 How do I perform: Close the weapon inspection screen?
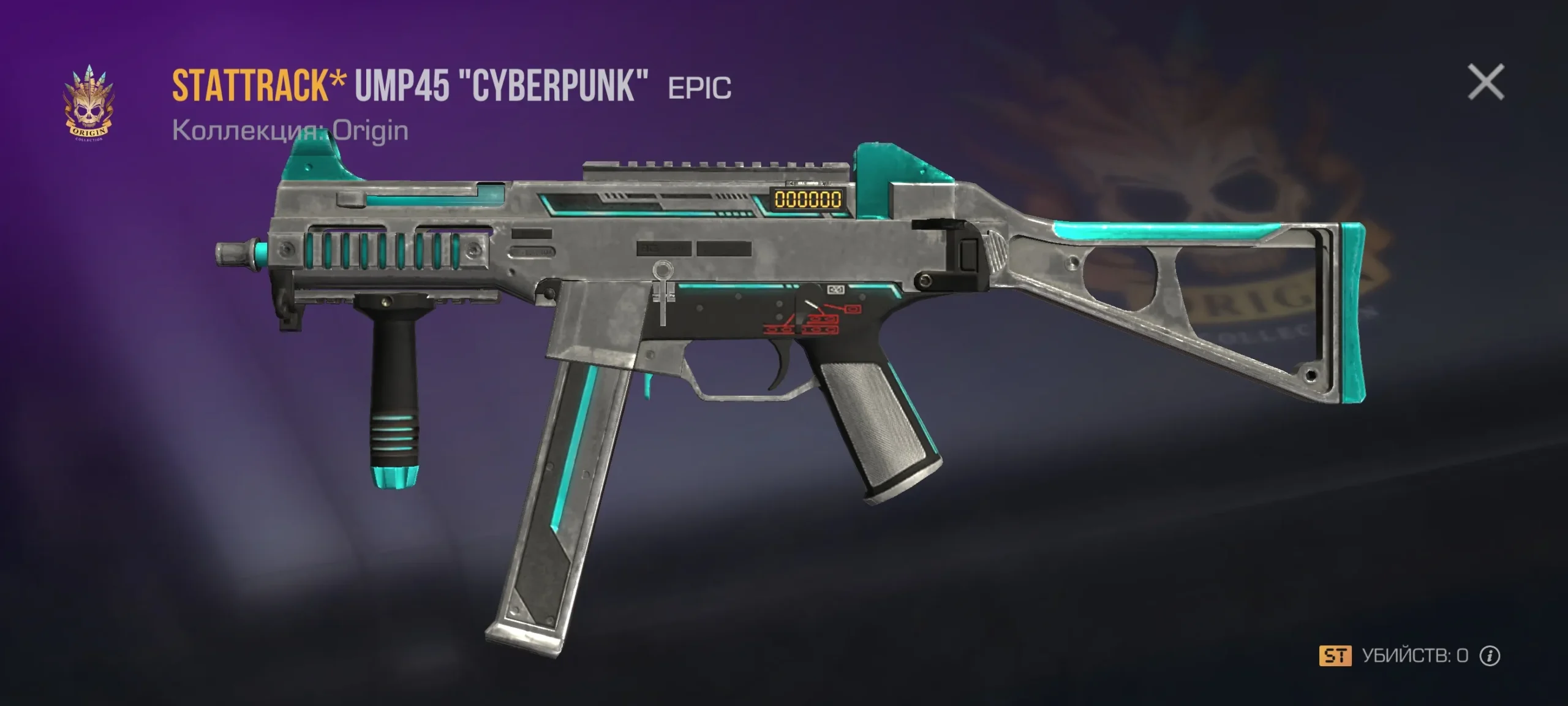tap(1485, 82)
